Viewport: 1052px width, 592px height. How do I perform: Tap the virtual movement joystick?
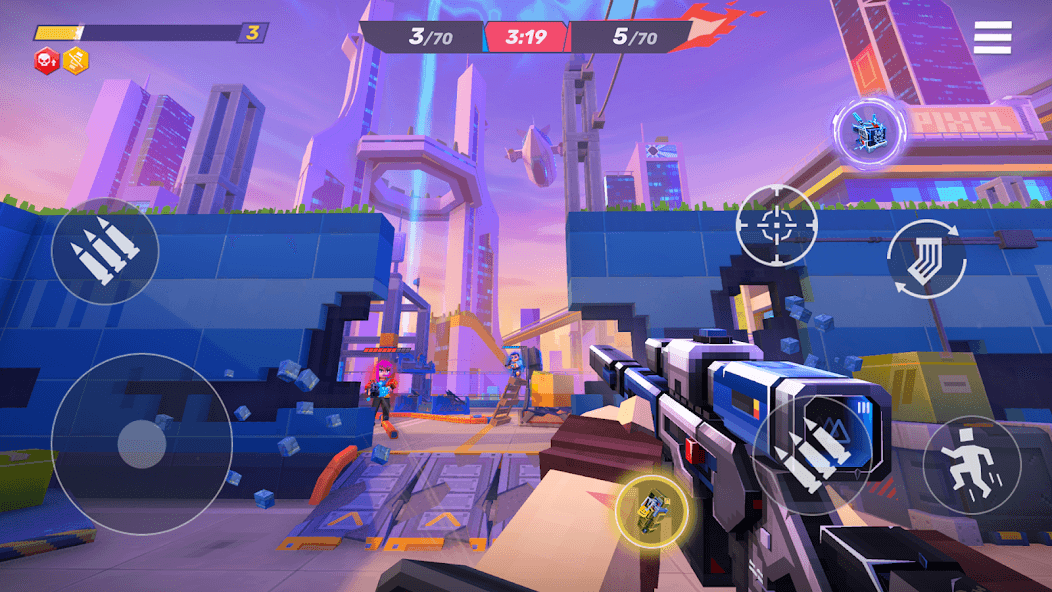(141, 442)
